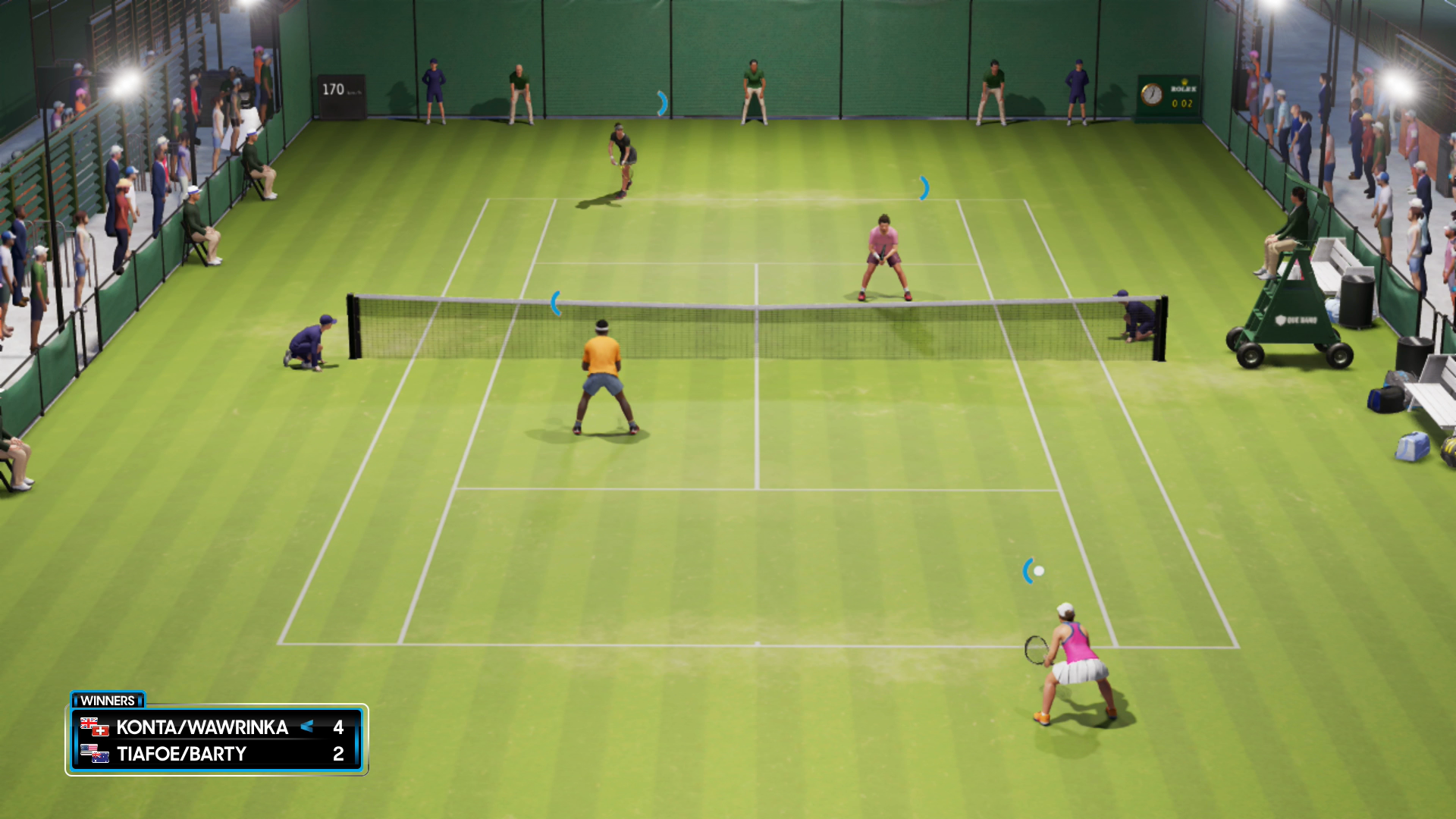Click Konta/Wawrinka's games score of 4

(339, 726)
